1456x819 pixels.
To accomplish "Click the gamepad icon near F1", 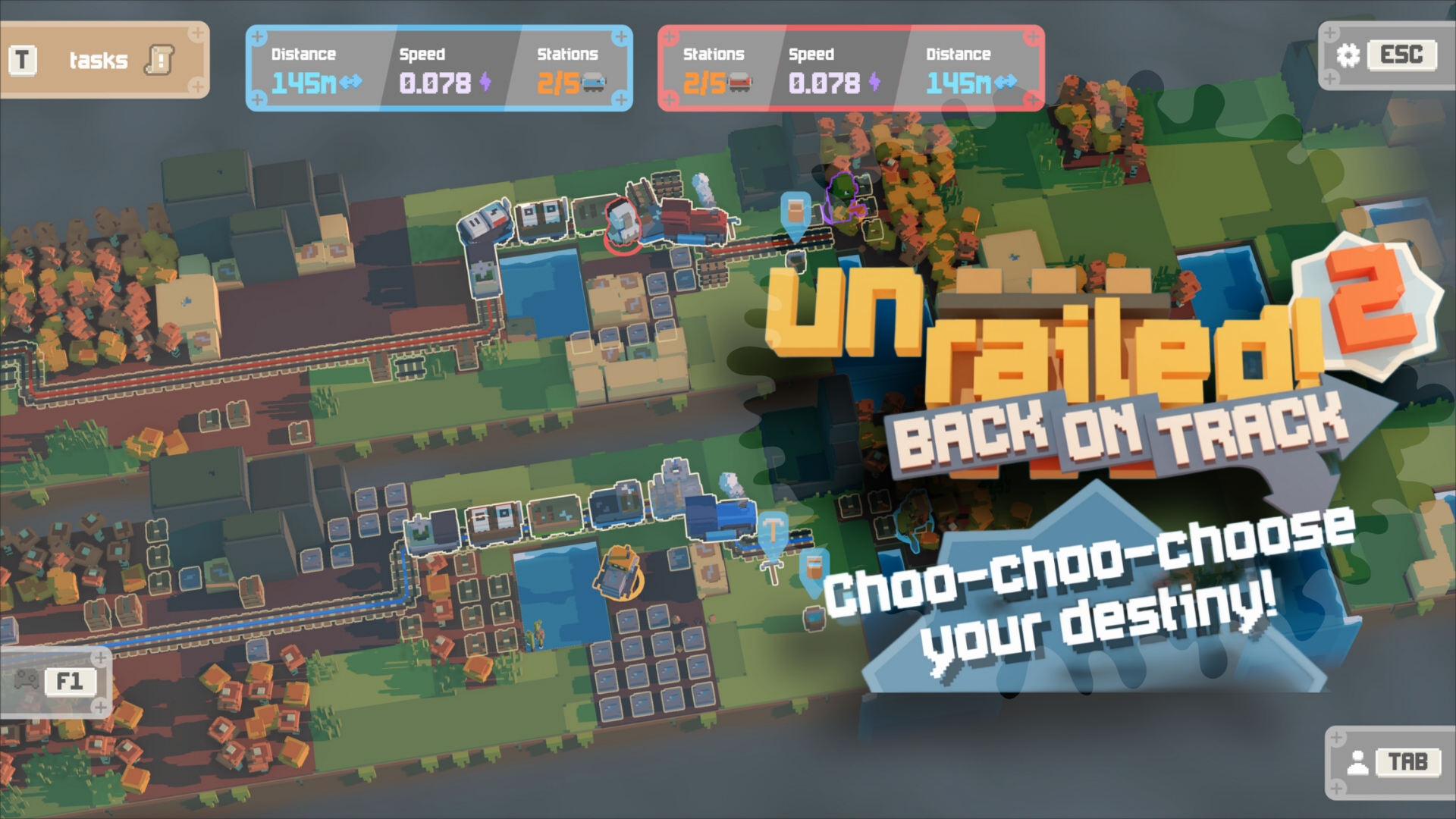I will coord(26,680).
